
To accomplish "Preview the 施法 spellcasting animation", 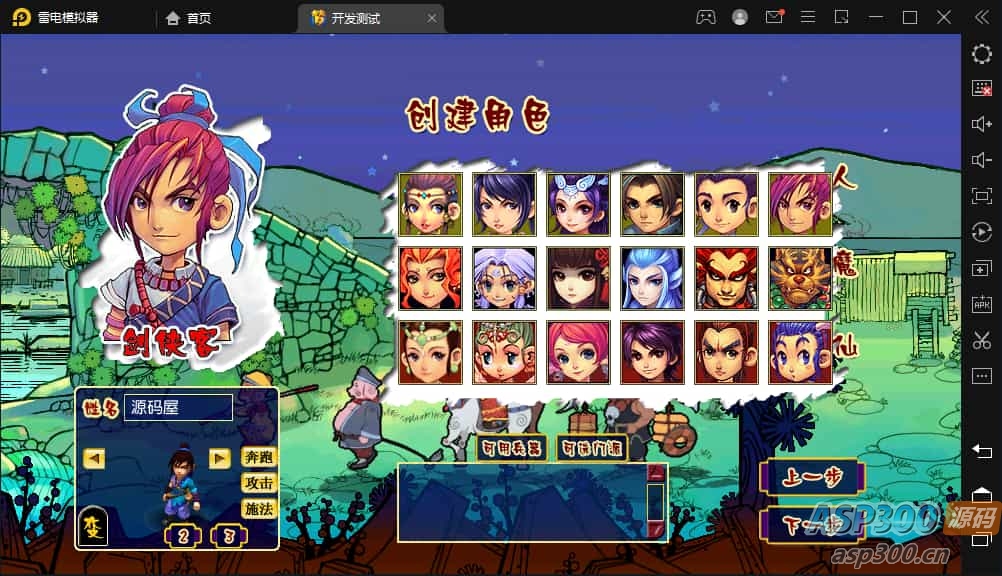I will (259, 509).
